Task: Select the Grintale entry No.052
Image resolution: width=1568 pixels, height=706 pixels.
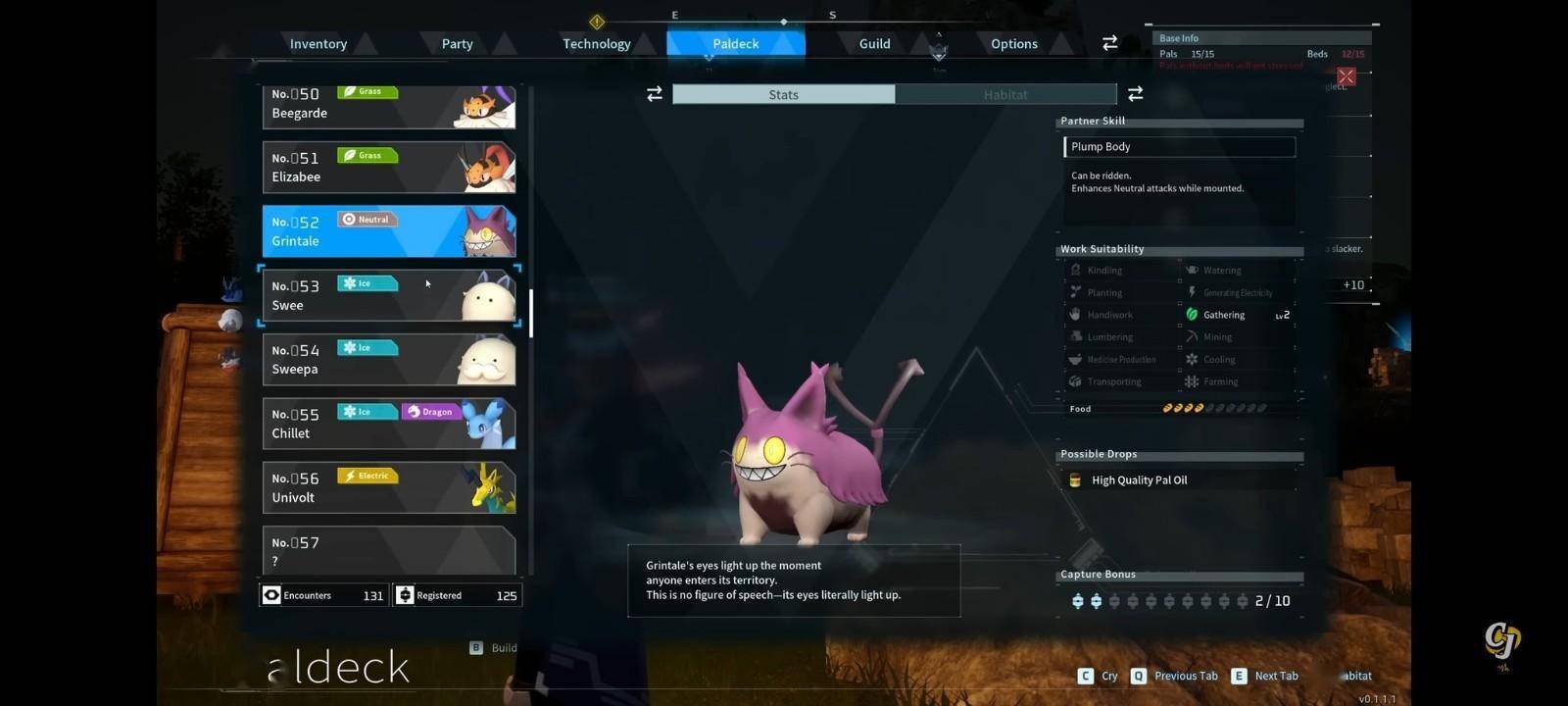Action: (388, 231)
